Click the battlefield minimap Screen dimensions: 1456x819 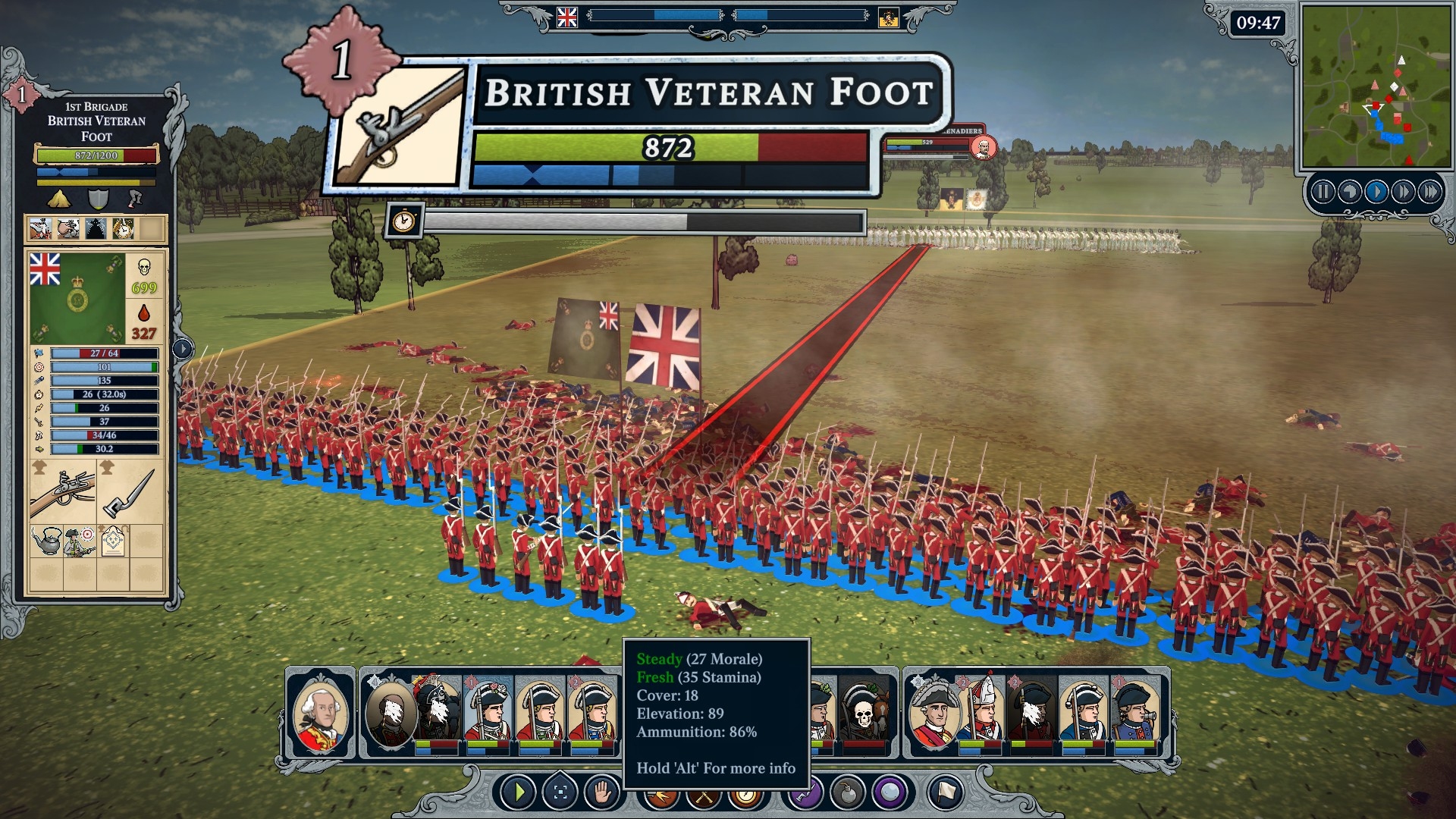tap(1375, 86)
